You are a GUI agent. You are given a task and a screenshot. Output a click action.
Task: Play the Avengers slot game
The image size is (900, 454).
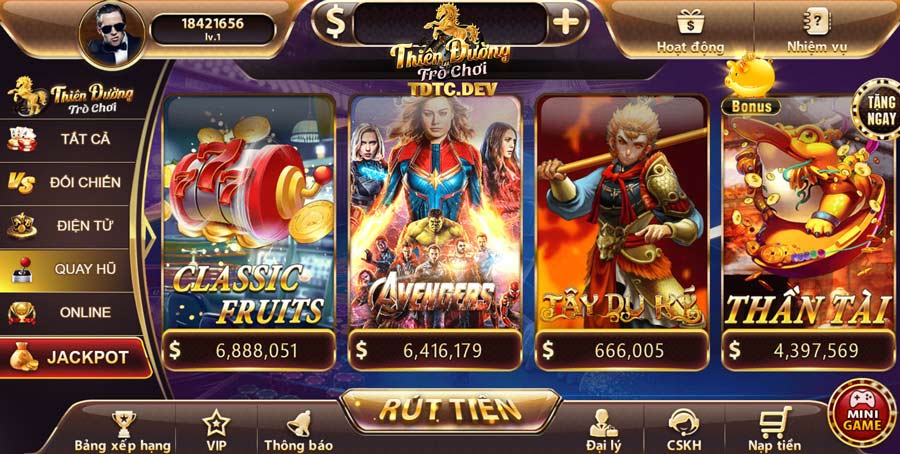click(x=435, y=225)
